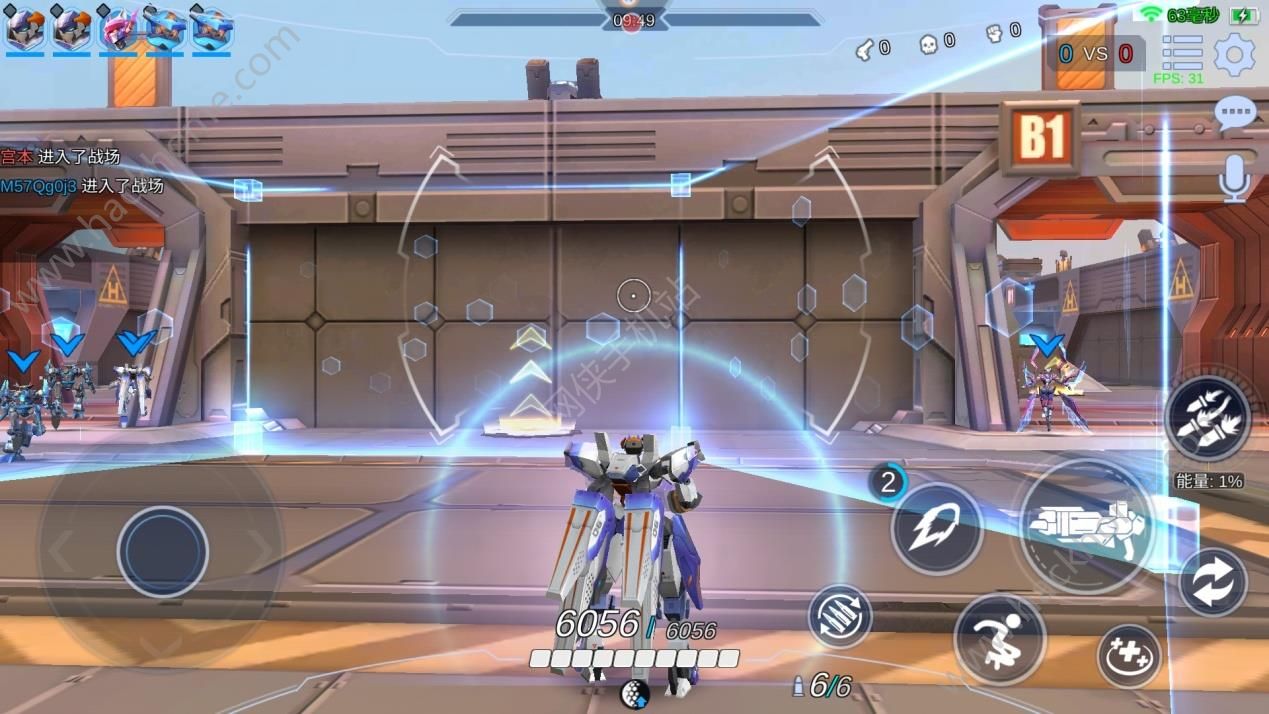Toggle the voice microphone

tap(1235, 178)
